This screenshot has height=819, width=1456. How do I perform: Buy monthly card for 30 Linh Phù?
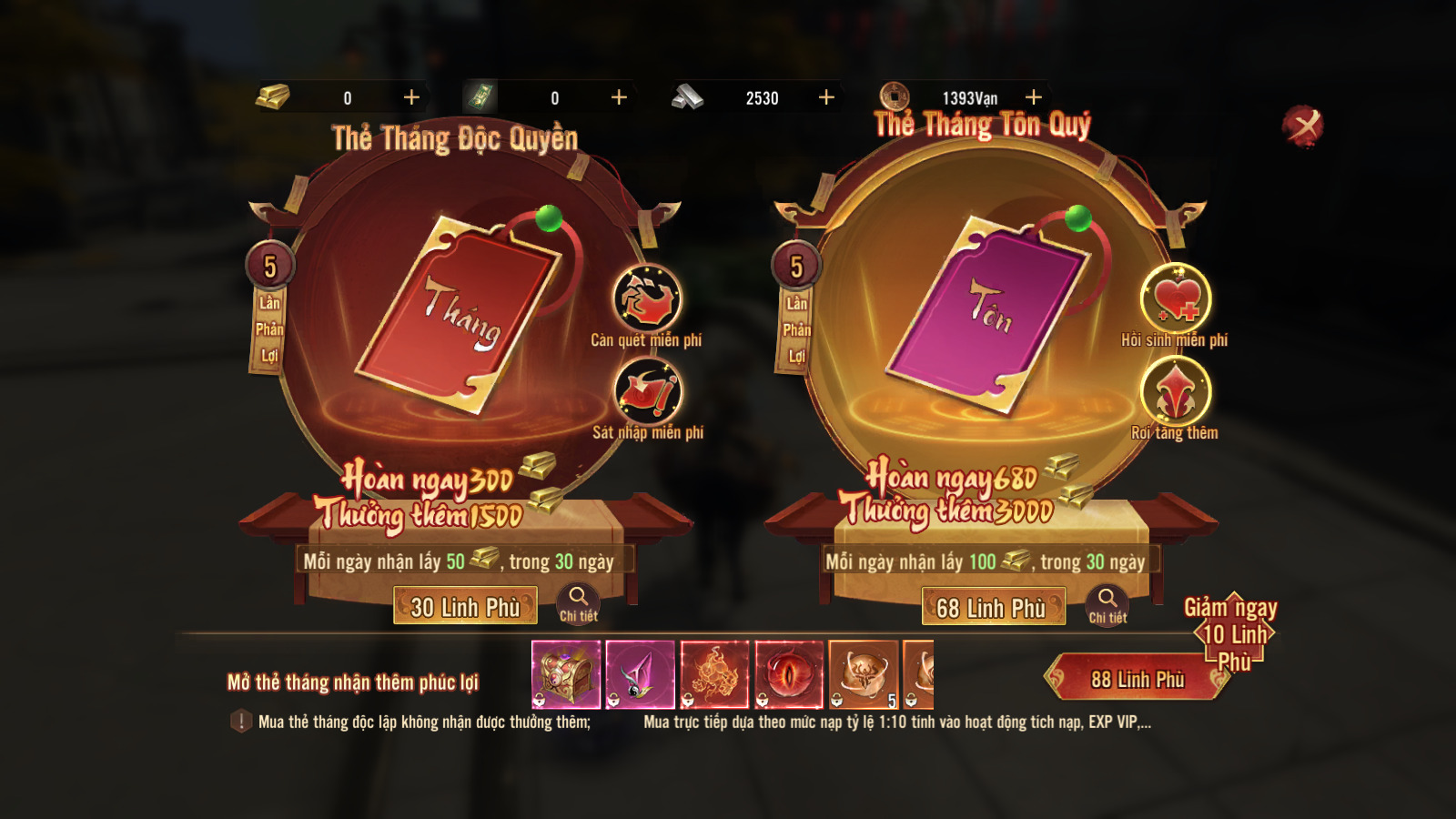point(465,606)
